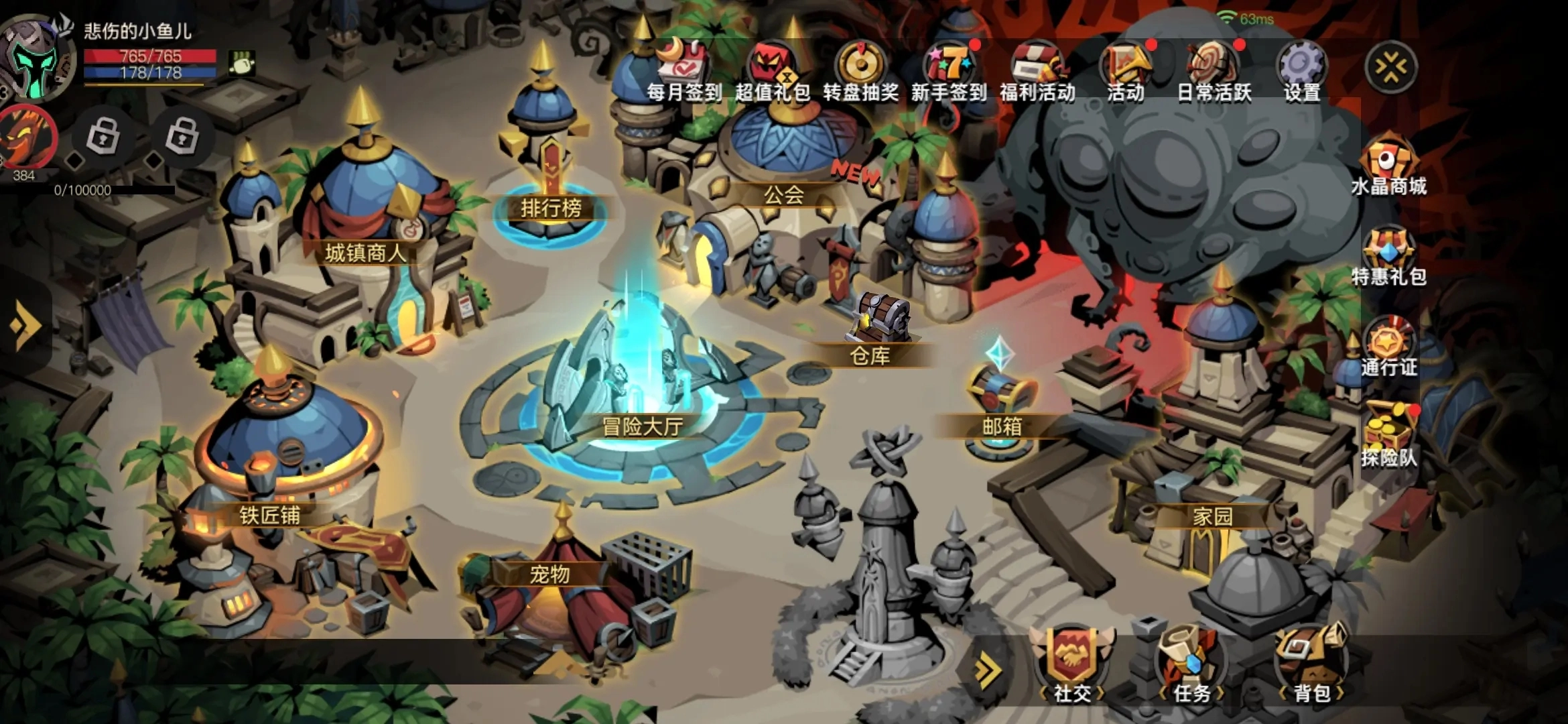Click the player avatar portrait
1568x724 pixels.
click(37, 60)
